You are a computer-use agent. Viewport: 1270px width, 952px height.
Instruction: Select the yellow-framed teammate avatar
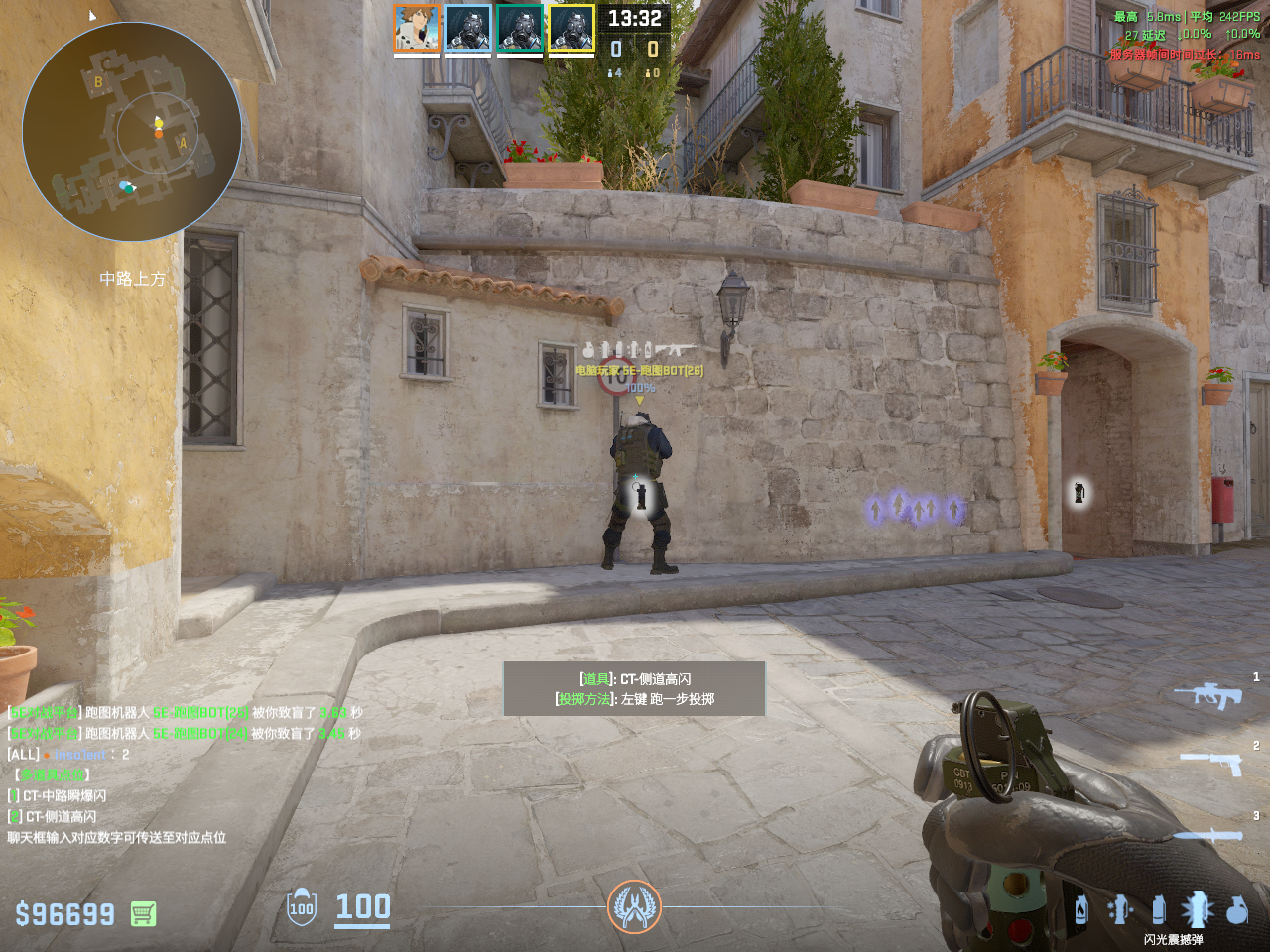coord(571,28)
